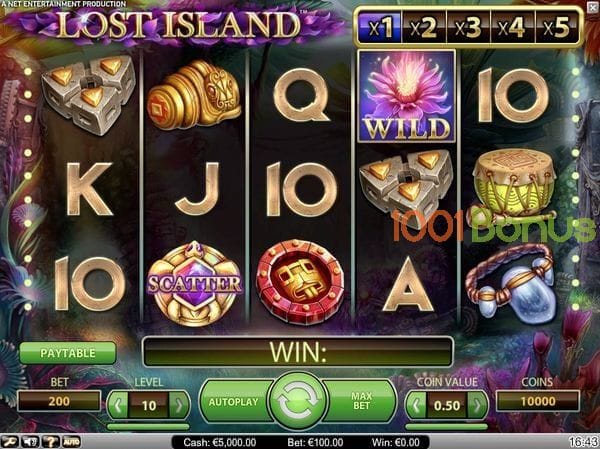The image size is (600, 449).
Task: Open help with the question mark icon
Action: [49, 441]
